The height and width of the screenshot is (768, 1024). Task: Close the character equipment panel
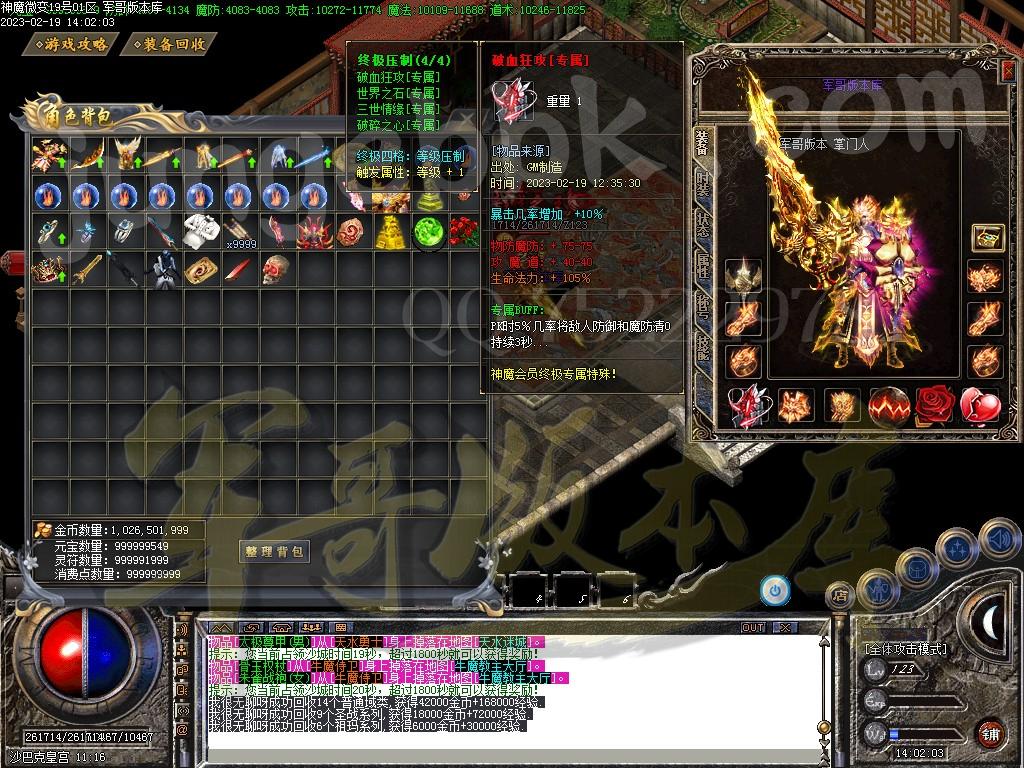[1007, 70]
